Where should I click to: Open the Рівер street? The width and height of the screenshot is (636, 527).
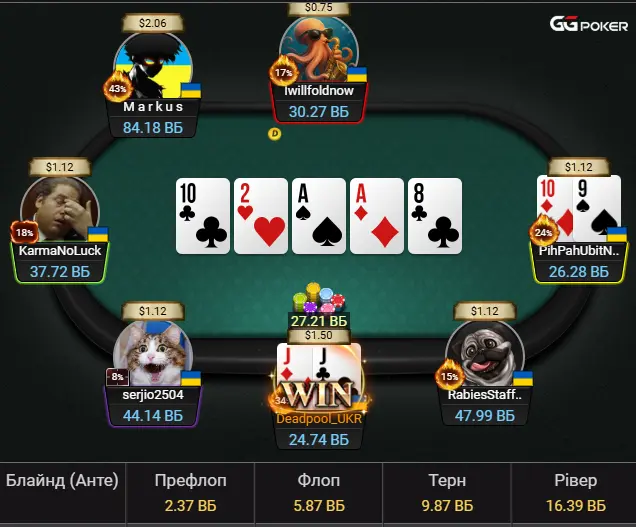573,493
